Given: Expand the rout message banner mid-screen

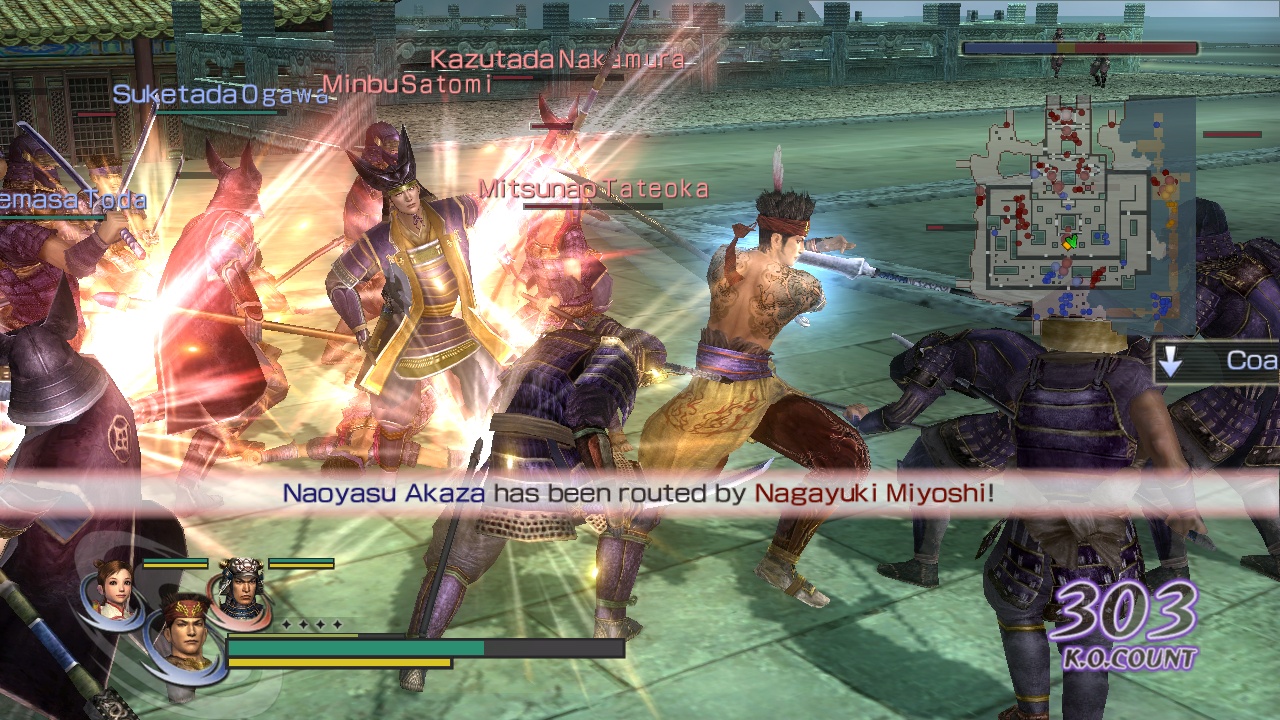Looking at the screenshot, I should (x=640, y=492).
